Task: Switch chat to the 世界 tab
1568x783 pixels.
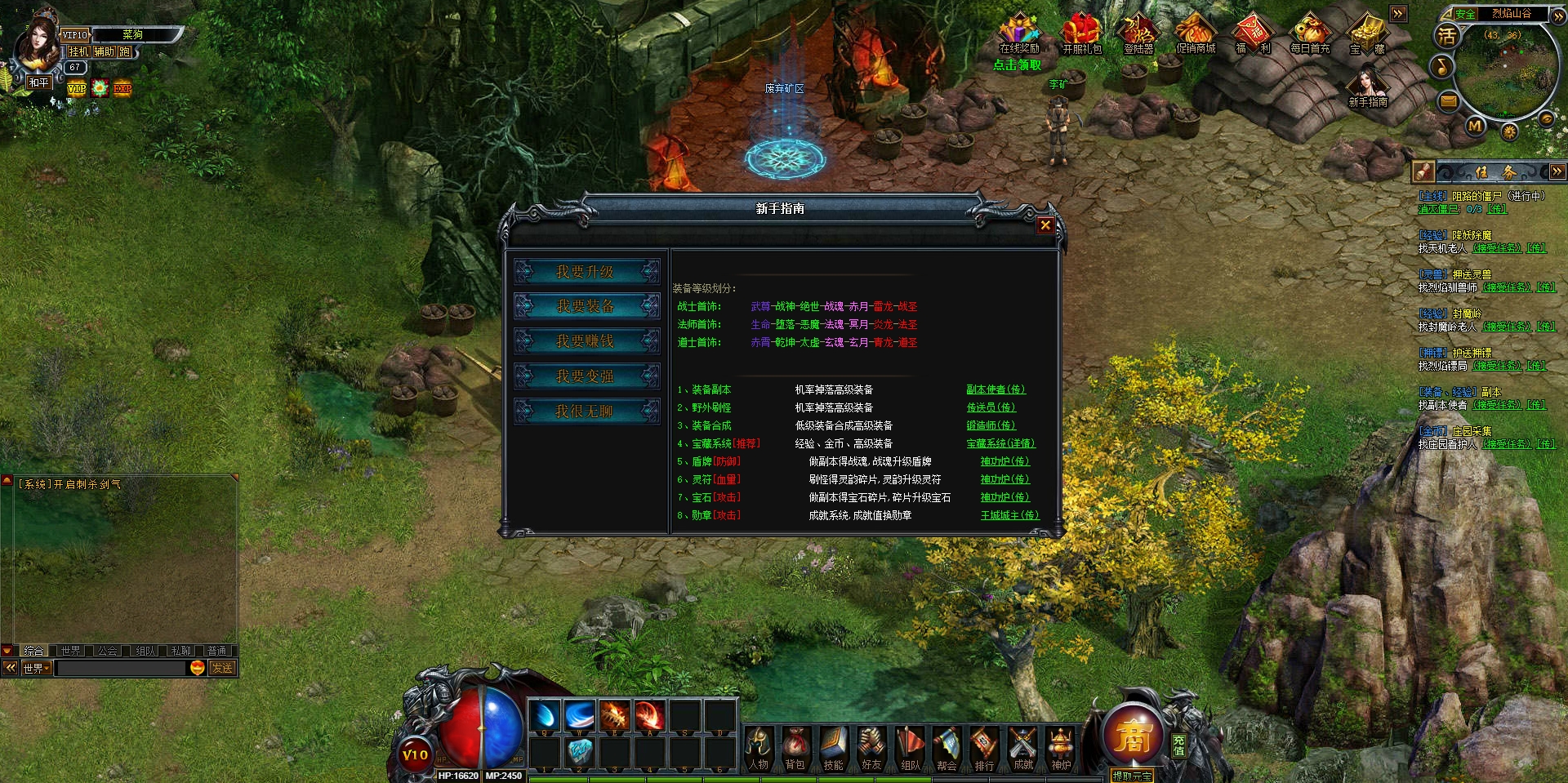Action: tap(71, 651)
